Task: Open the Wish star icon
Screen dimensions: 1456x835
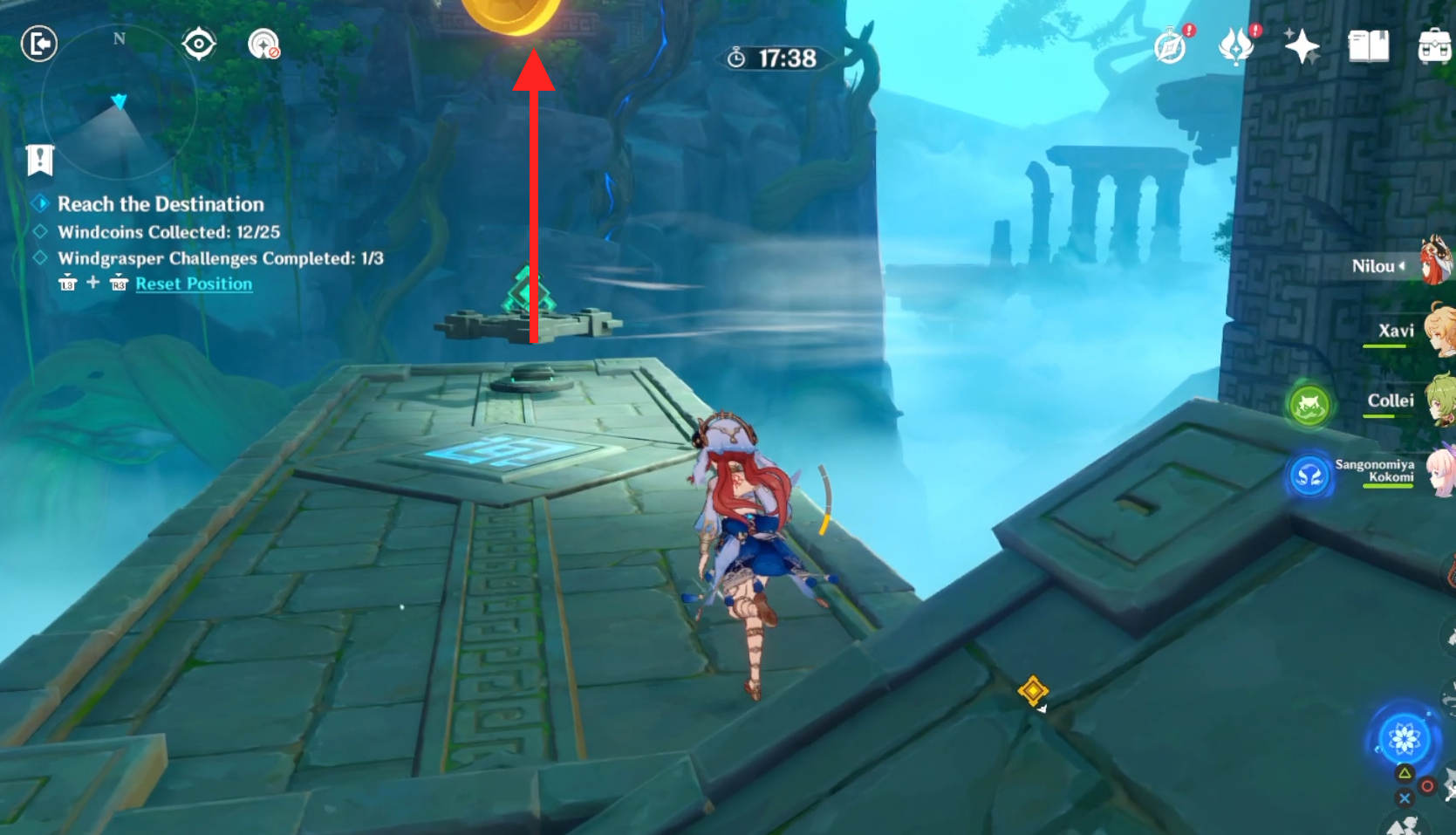Action: (1302, 46)
